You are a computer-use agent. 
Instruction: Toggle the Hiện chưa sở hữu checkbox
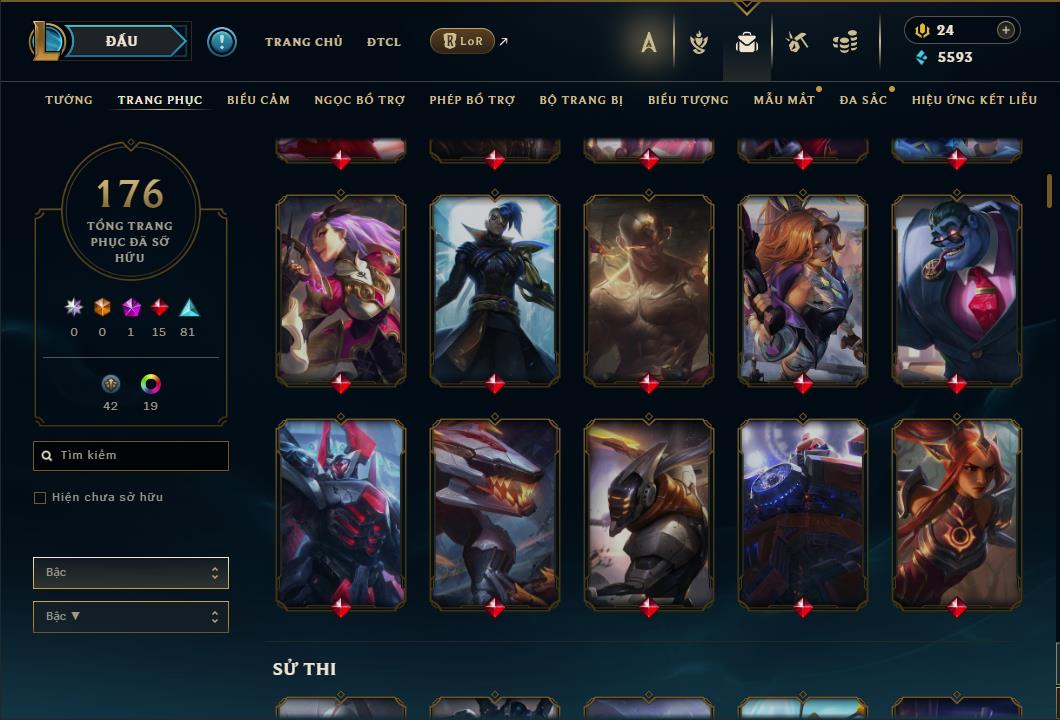[40, 498]
